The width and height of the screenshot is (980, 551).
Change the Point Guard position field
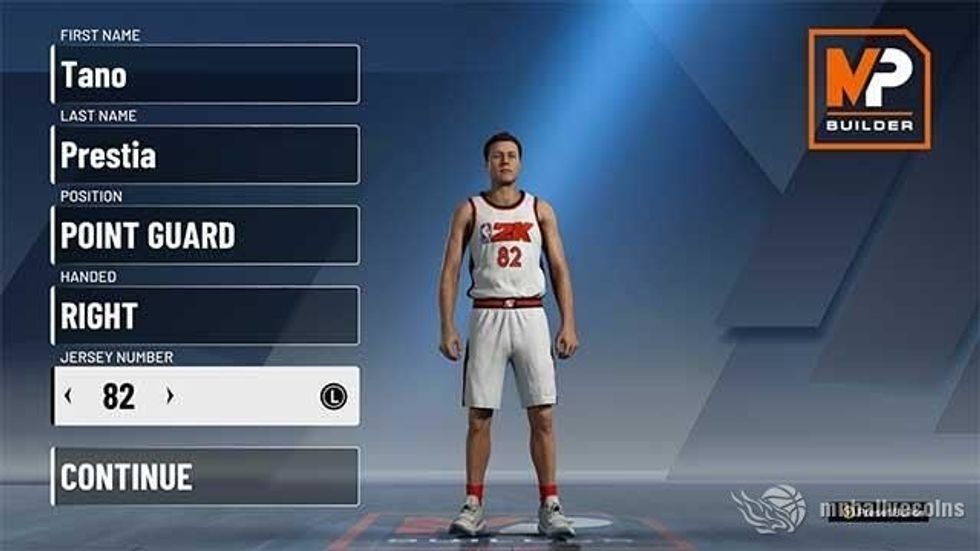point(205,235)
